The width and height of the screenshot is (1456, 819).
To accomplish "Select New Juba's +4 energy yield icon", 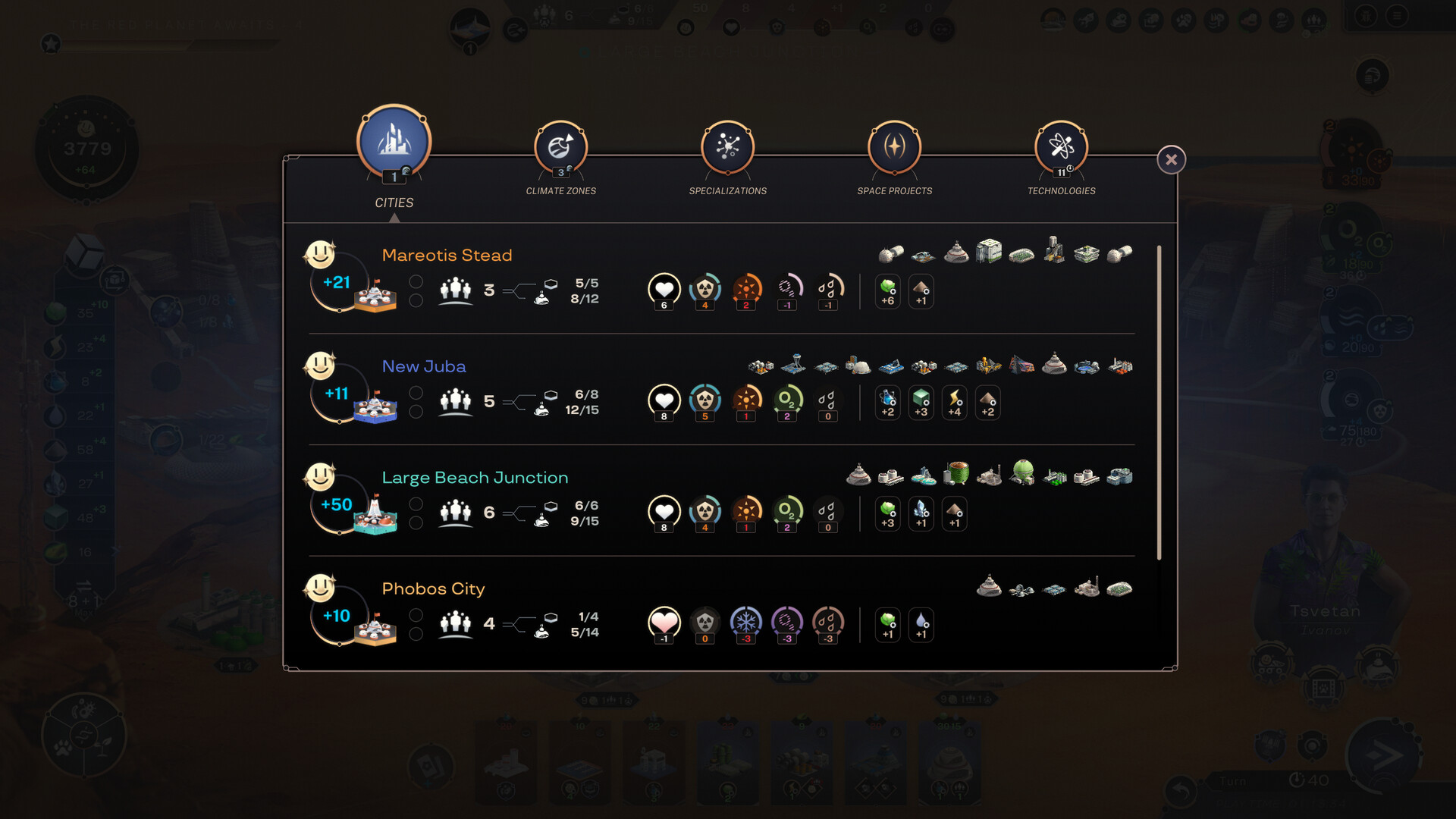I will pos(954,403).
